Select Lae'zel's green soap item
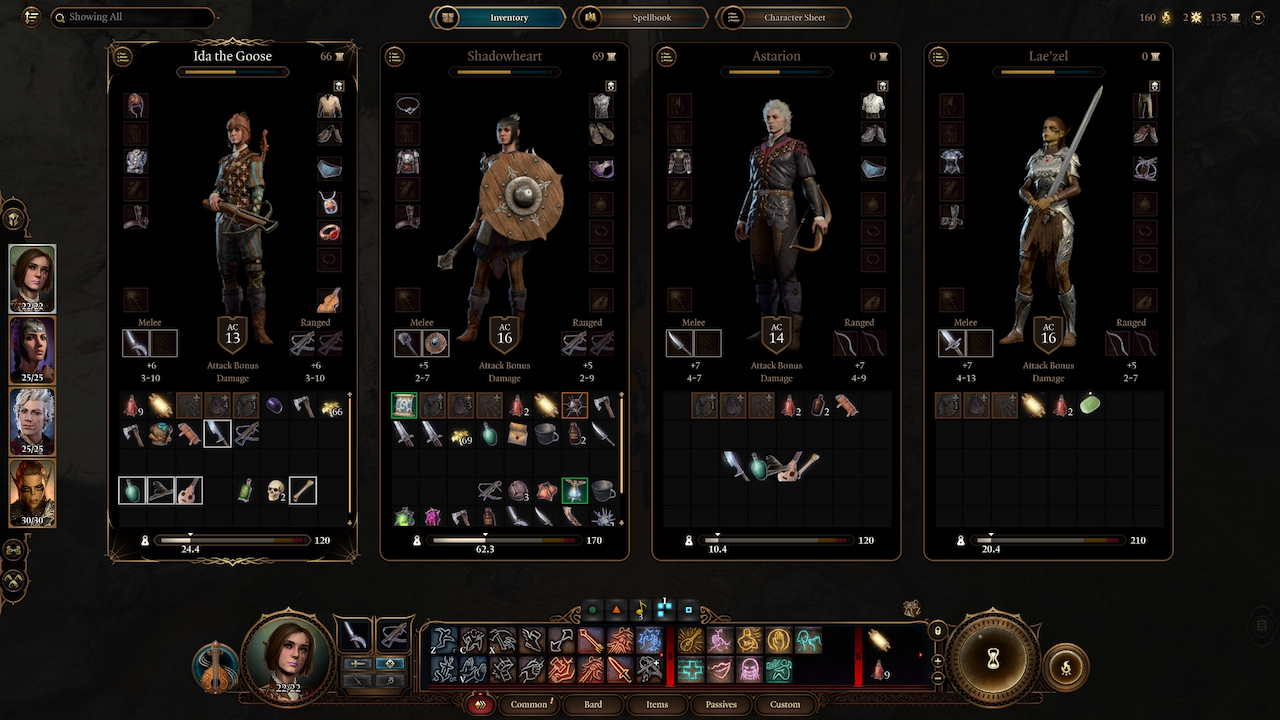This screenshot has width=1280, height=720. 1090,405
